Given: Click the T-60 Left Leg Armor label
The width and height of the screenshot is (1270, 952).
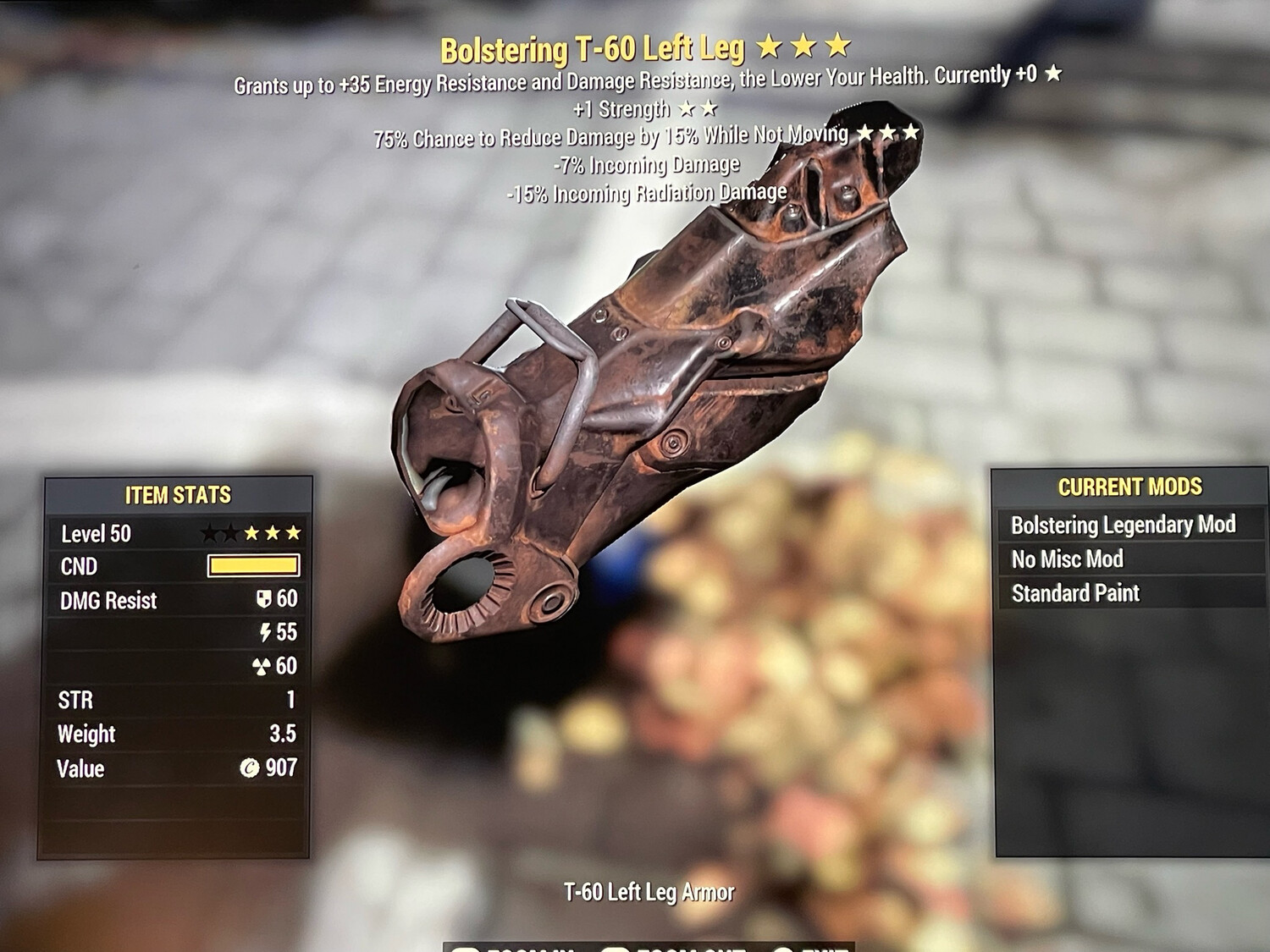Looking at the screenshot, I should point(649,890).
